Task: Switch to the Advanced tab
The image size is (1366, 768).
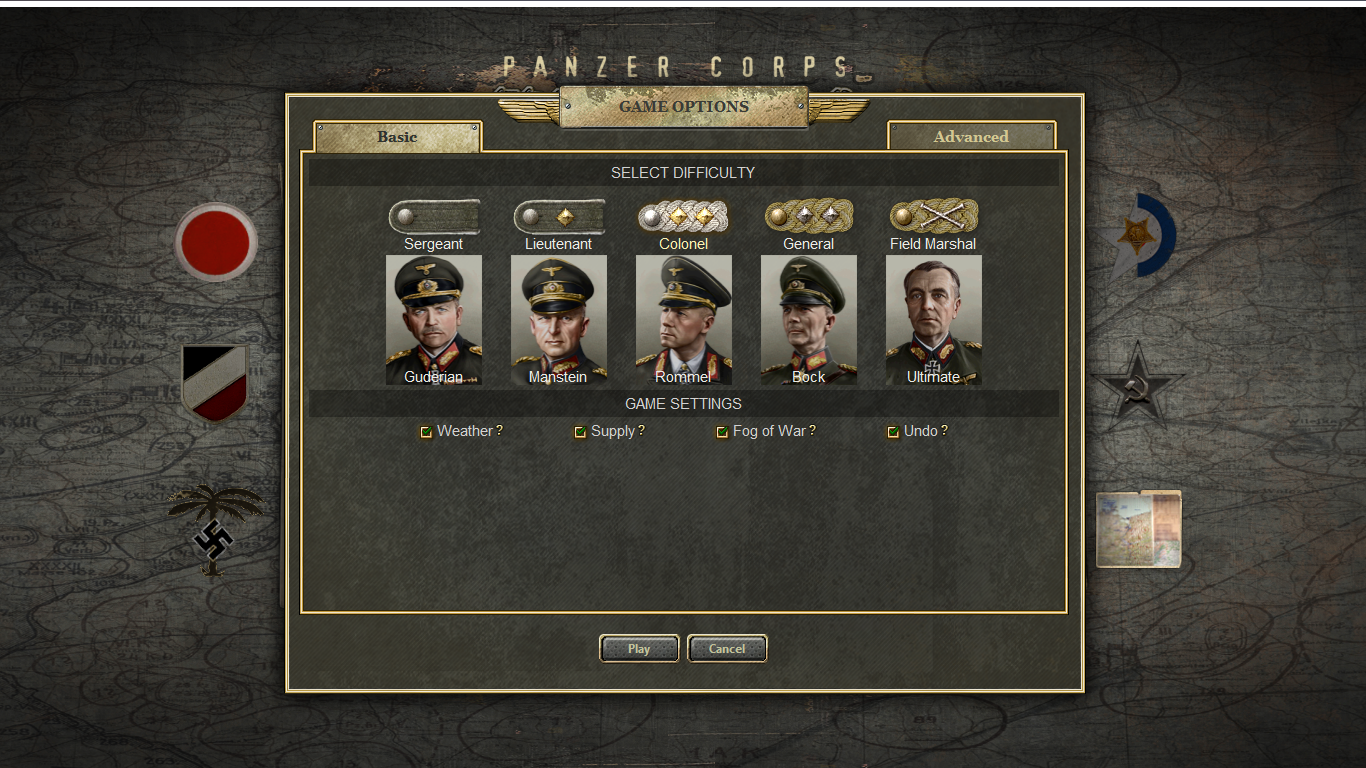Action: 971,137
